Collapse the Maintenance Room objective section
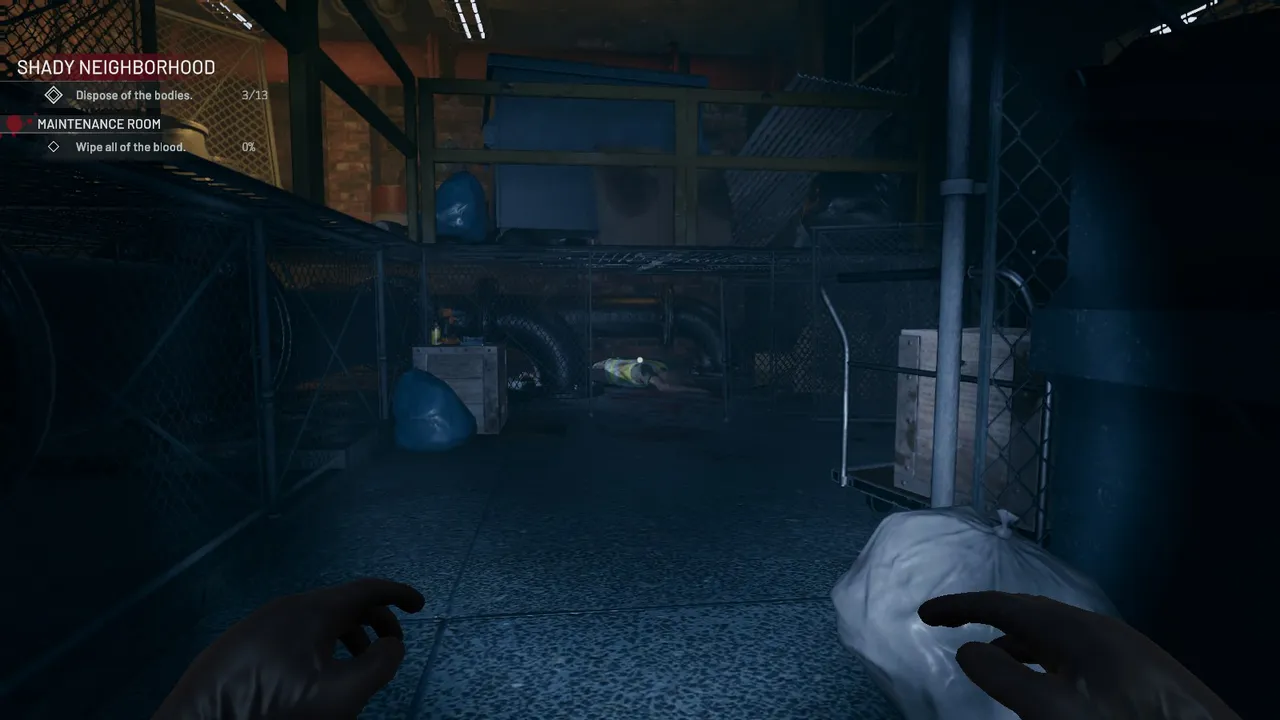1280x720 pixels. click(x=97, y=124)
